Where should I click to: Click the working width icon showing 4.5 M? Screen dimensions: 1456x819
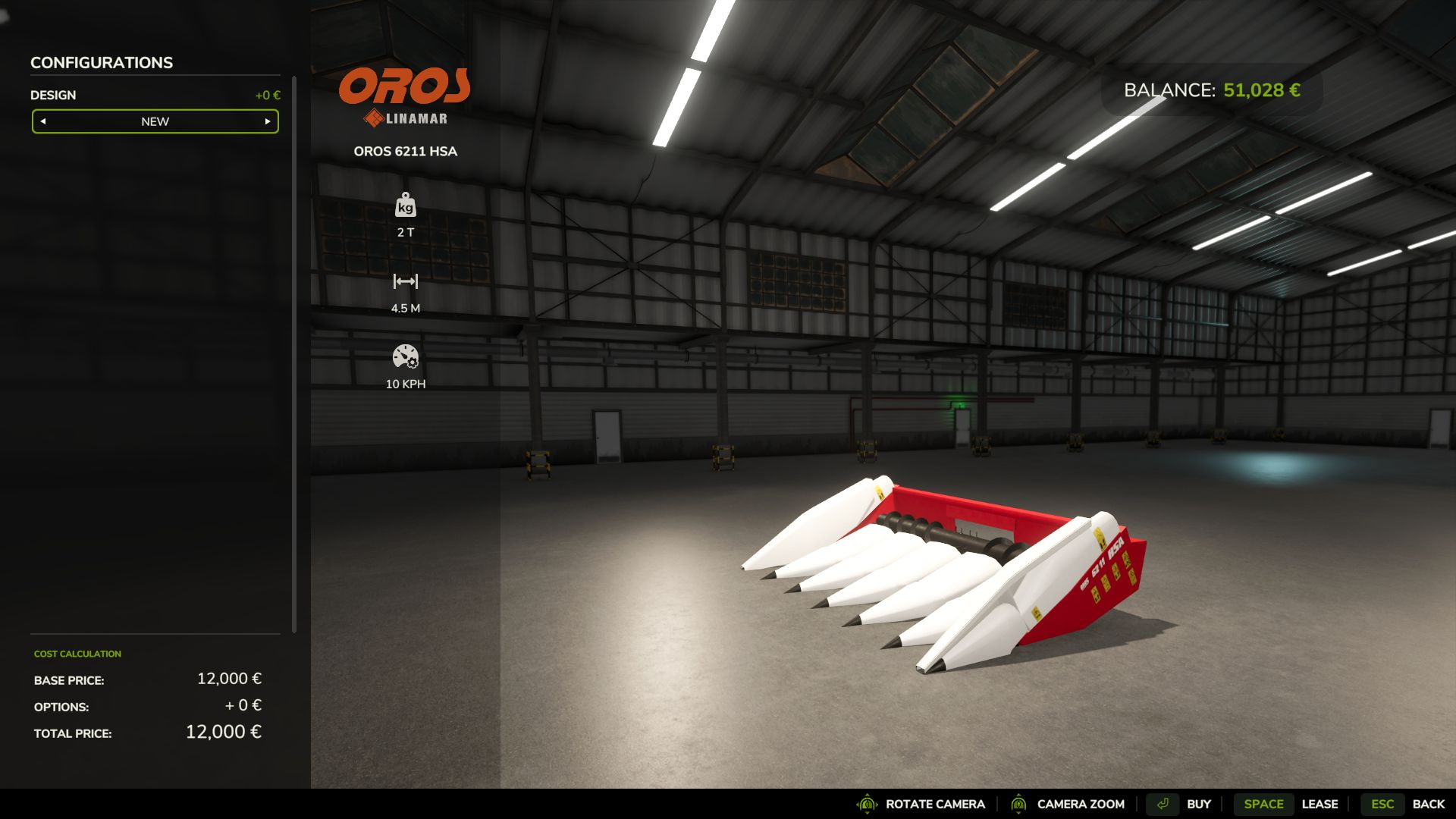pos(406,281)
